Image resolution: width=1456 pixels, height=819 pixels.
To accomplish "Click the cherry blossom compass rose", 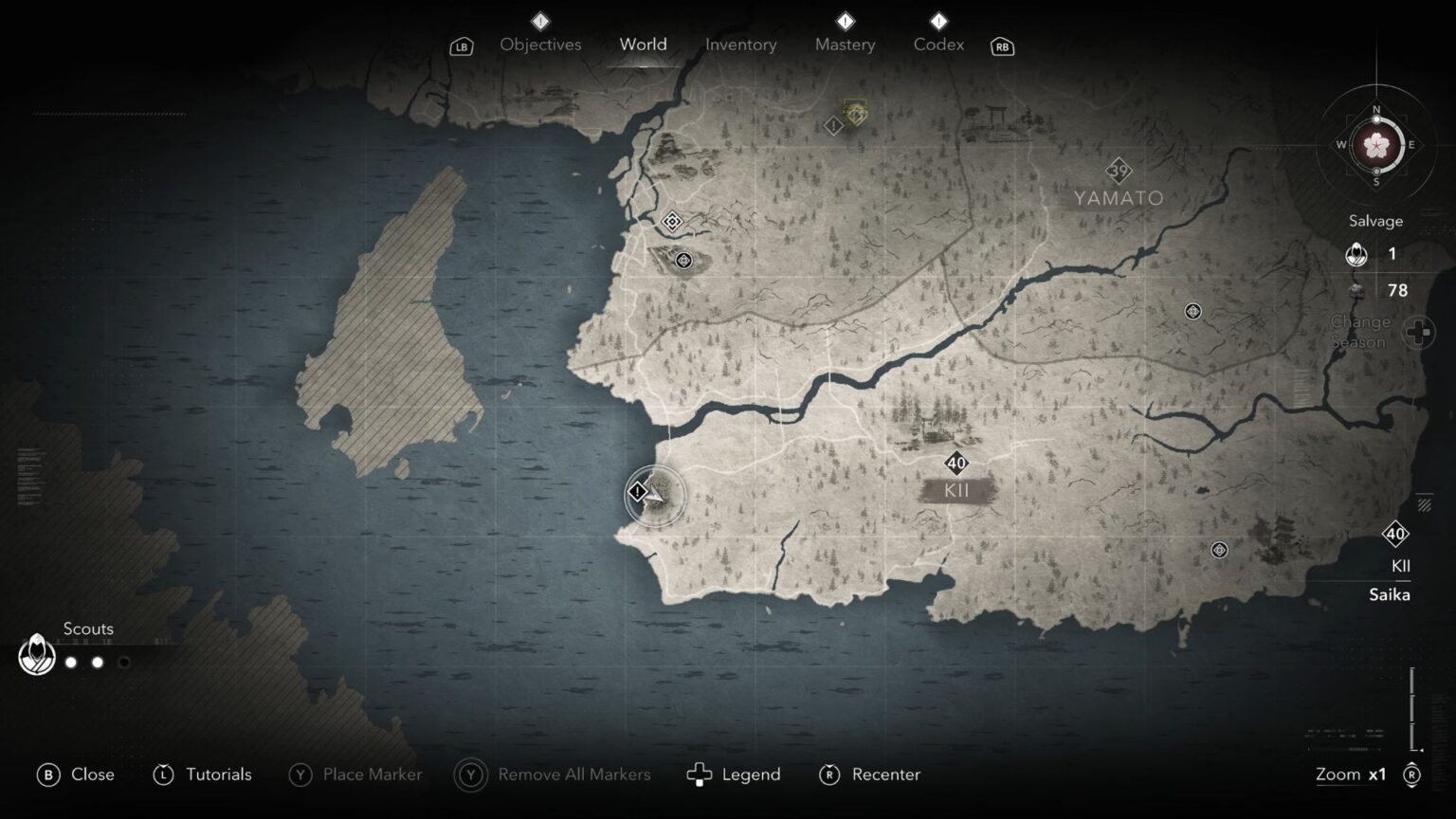I will tap(1375, 146).
